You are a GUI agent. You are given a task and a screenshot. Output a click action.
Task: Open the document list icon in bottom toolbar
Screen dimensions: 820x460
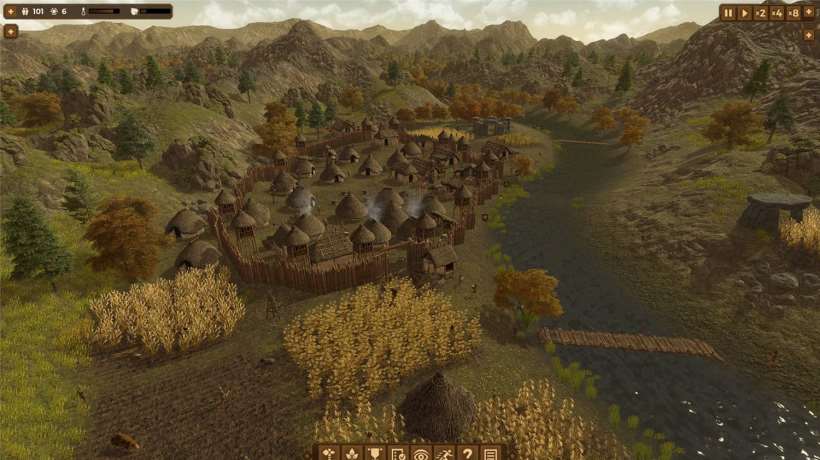(490, 453)
